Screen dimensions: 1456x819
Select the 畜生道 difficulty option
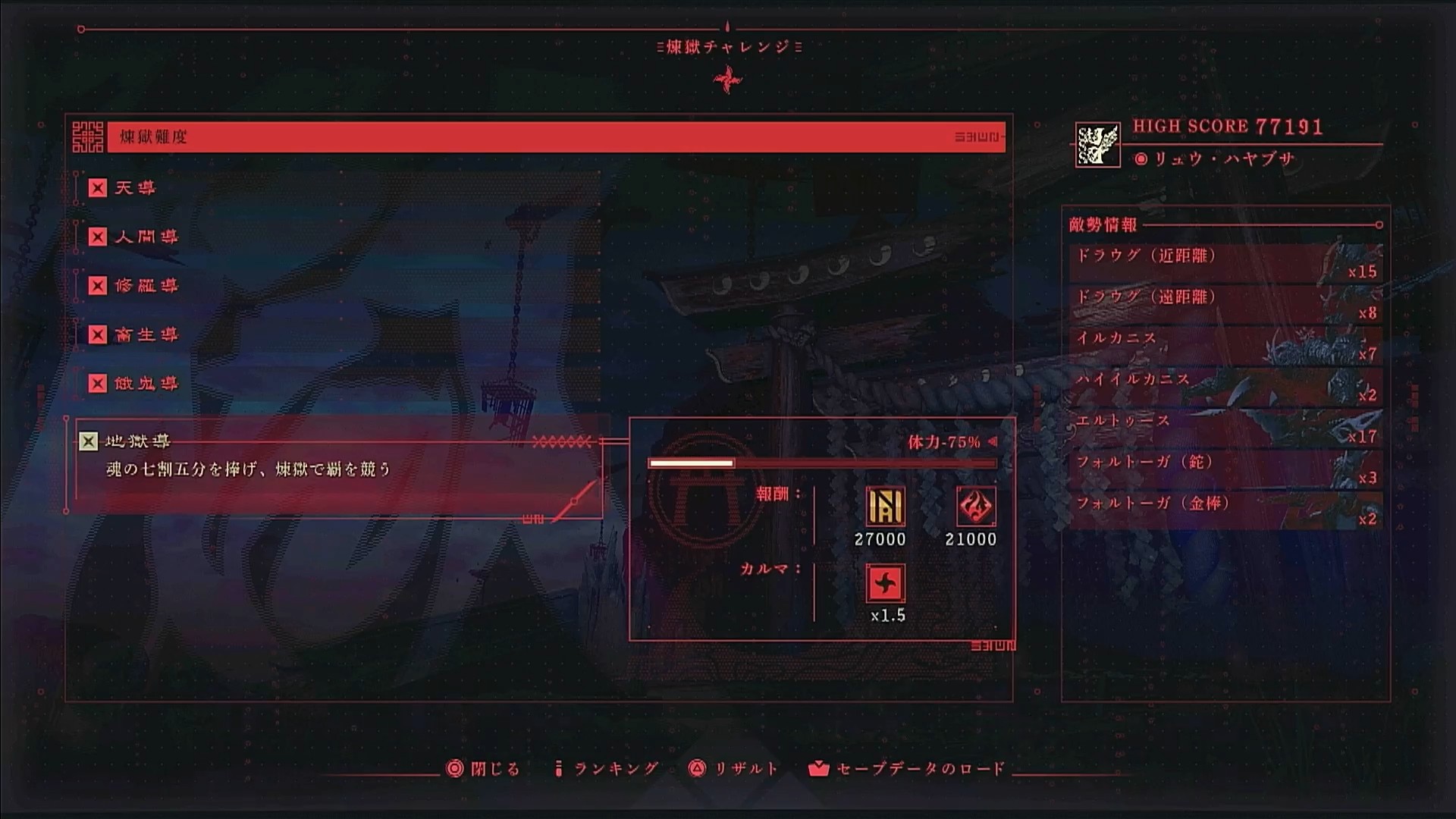click(146, 335)
